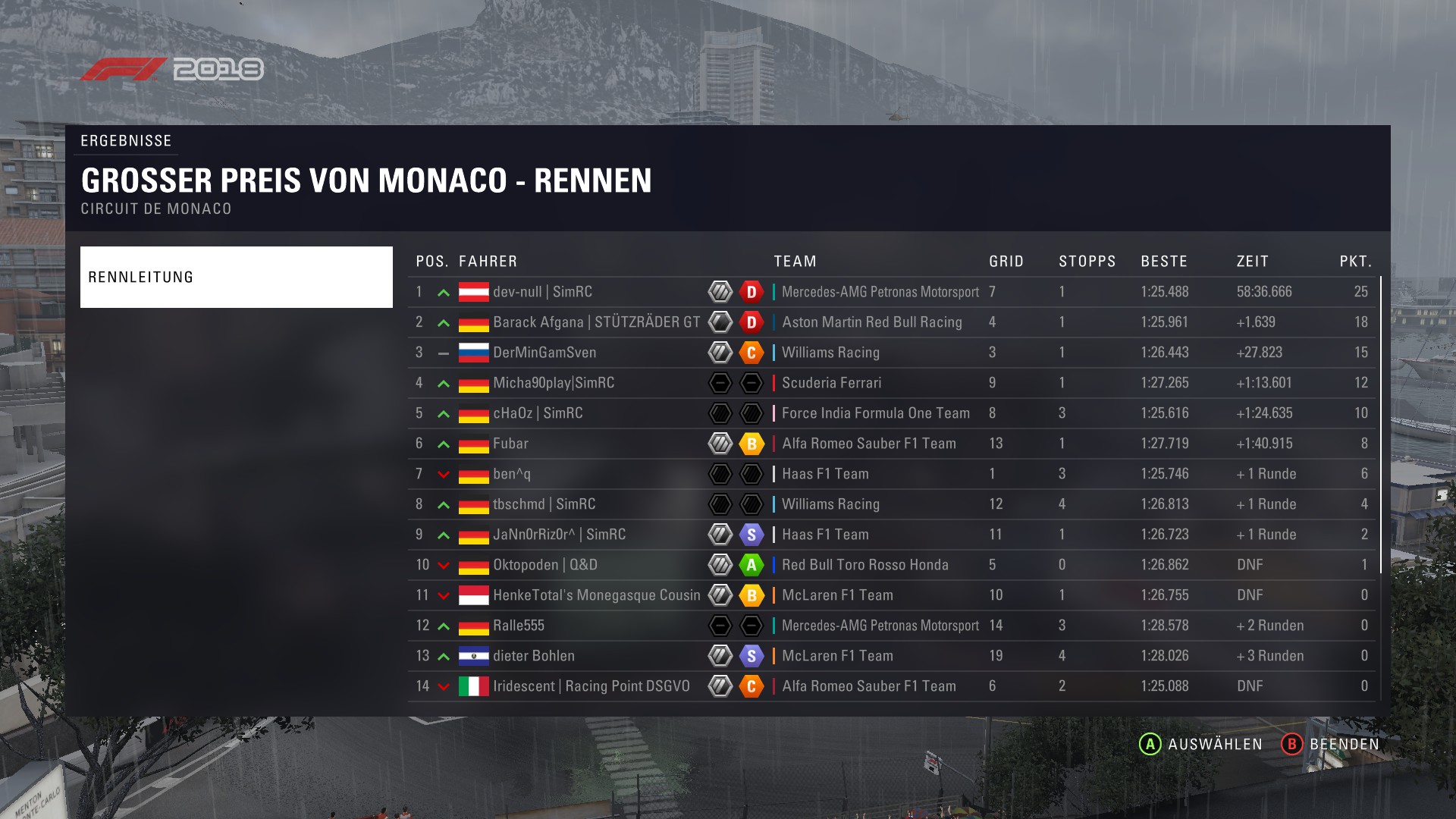The width and height of the screenshot is (1456, 819).
Task: Select the ben^q result row
Action: click(512, 474)
